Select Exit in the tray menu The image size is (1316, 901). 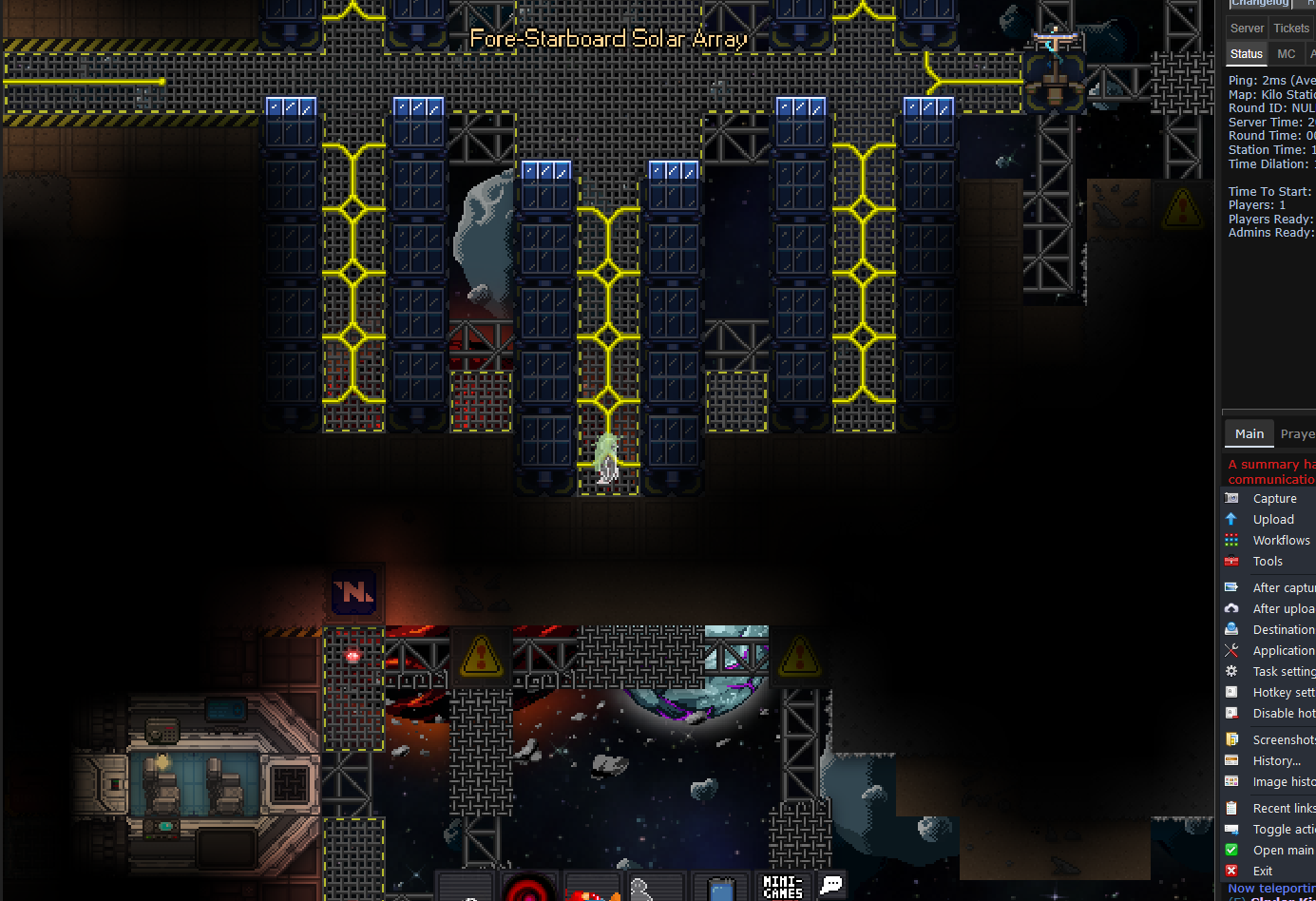pos(1262,872)
